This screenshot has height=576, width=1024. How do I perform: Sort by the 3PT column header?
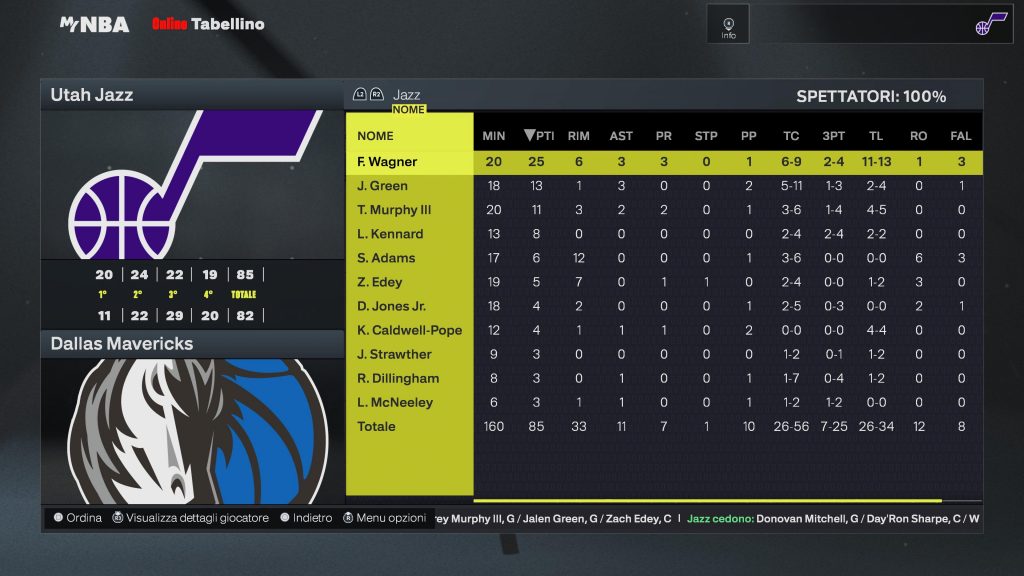pos(832,136)
